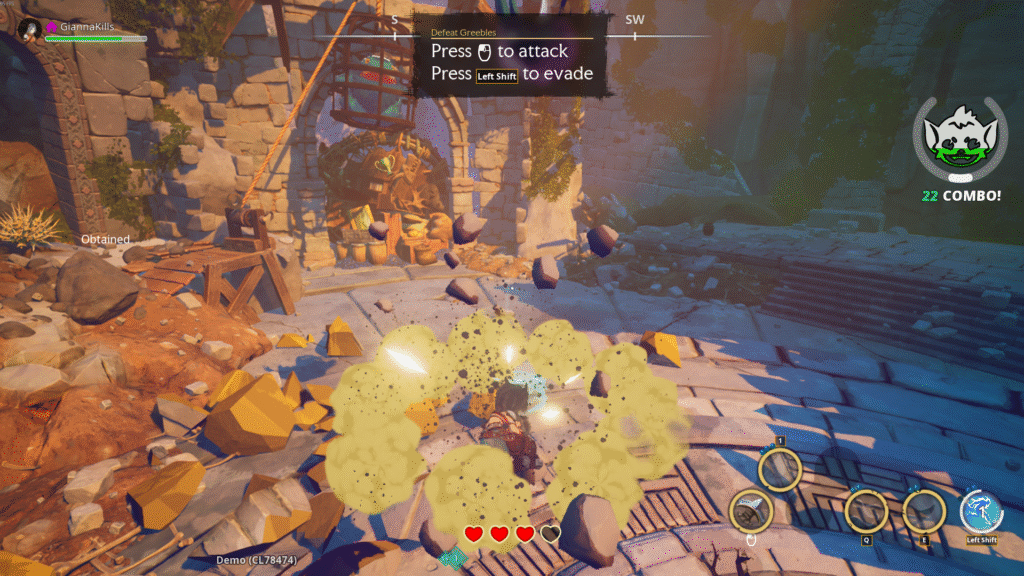Activate the ability slot labeled E

click(x=924, y=511)
